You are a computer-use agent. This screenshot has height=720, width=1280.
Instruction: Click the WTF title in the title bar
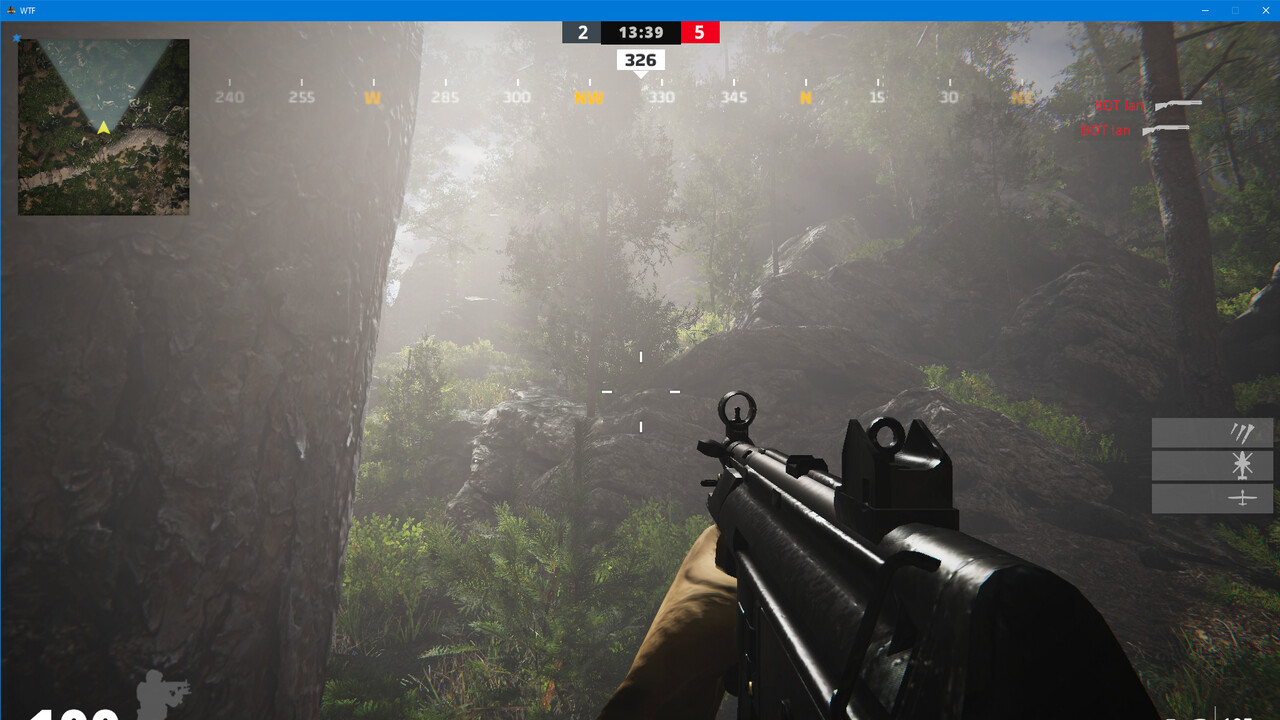27,11
